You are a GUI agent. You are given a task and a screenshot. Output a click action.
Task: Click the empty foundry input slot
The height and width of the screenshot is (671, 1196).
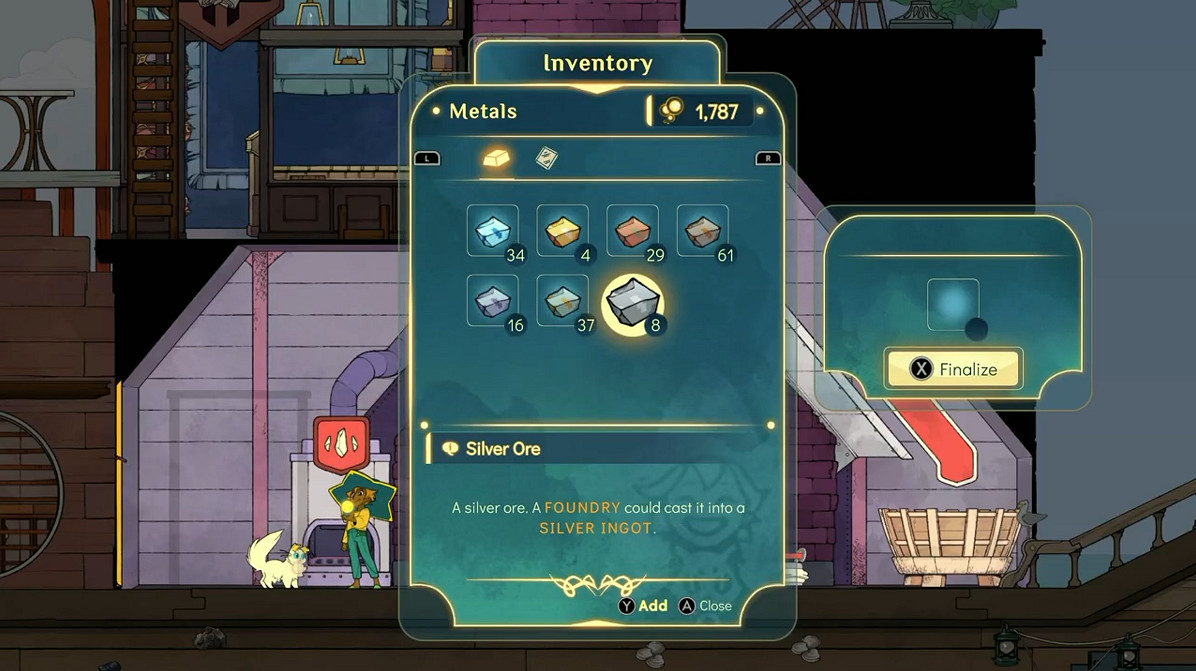coord(952,304)
